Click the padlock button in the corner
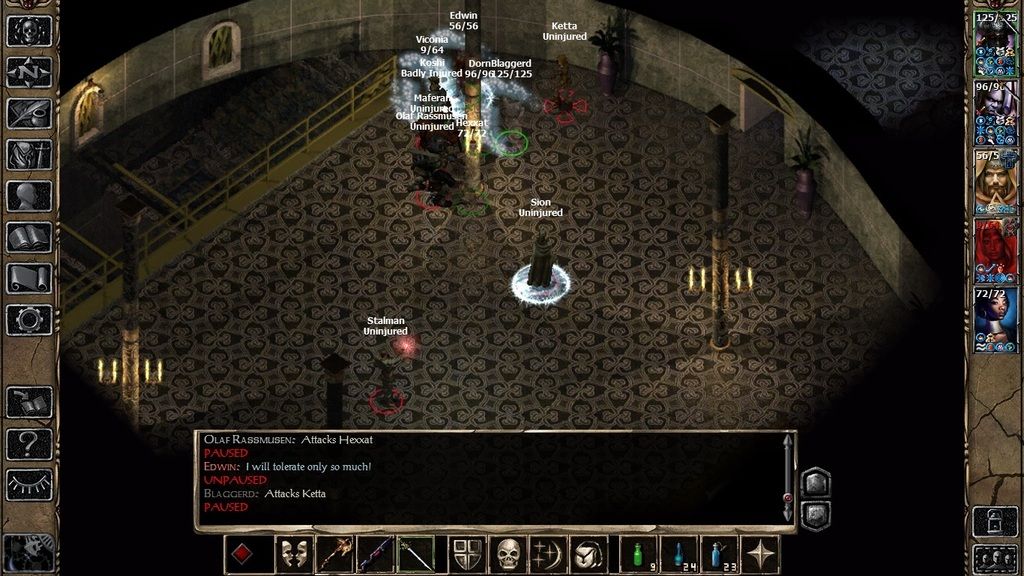 point(996,521)
